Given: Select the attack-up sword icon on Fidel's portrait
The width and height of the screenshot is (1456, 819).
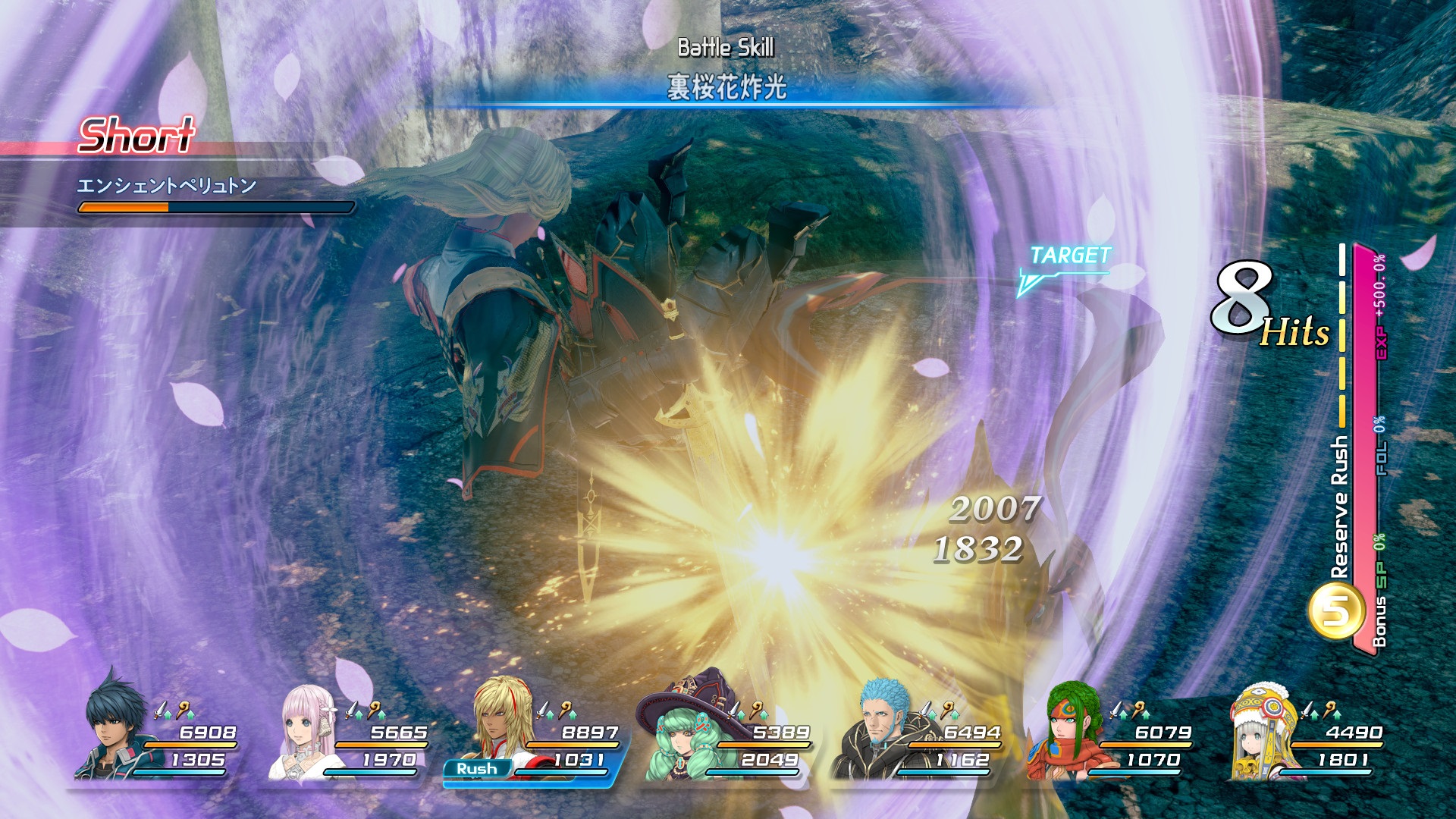Looking at the screenshot, I should coord(161,710).
